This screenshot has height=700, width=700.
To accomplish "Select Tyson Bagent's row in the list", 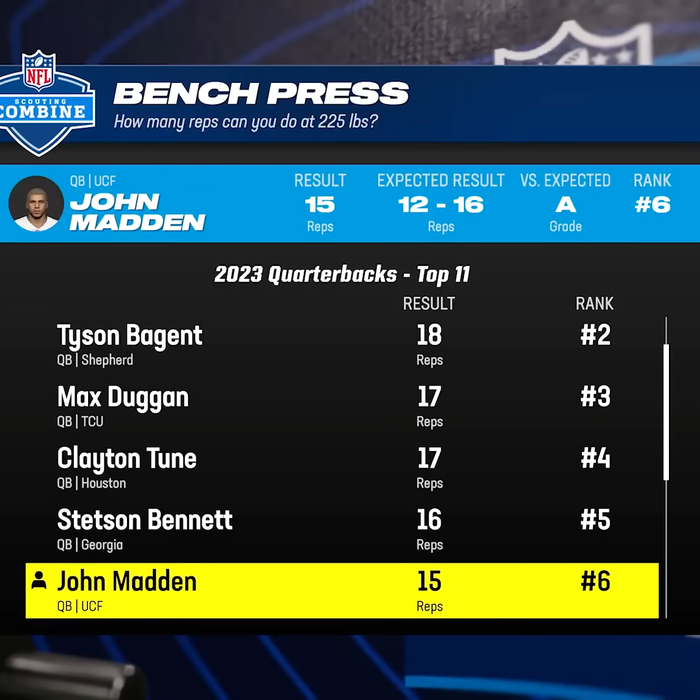I will [x=340, y=345].
